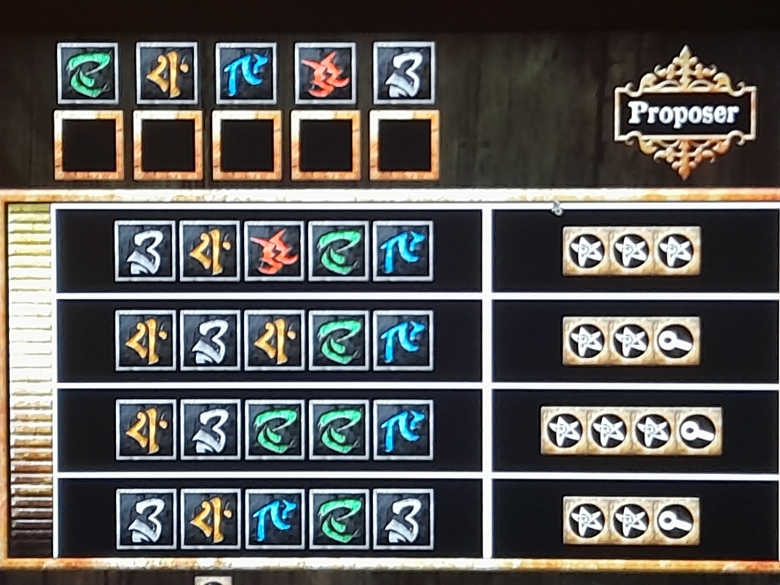780x585 pixels.
Task: Pick the green rune from the selection palette
Action: (x=88, y=73)
